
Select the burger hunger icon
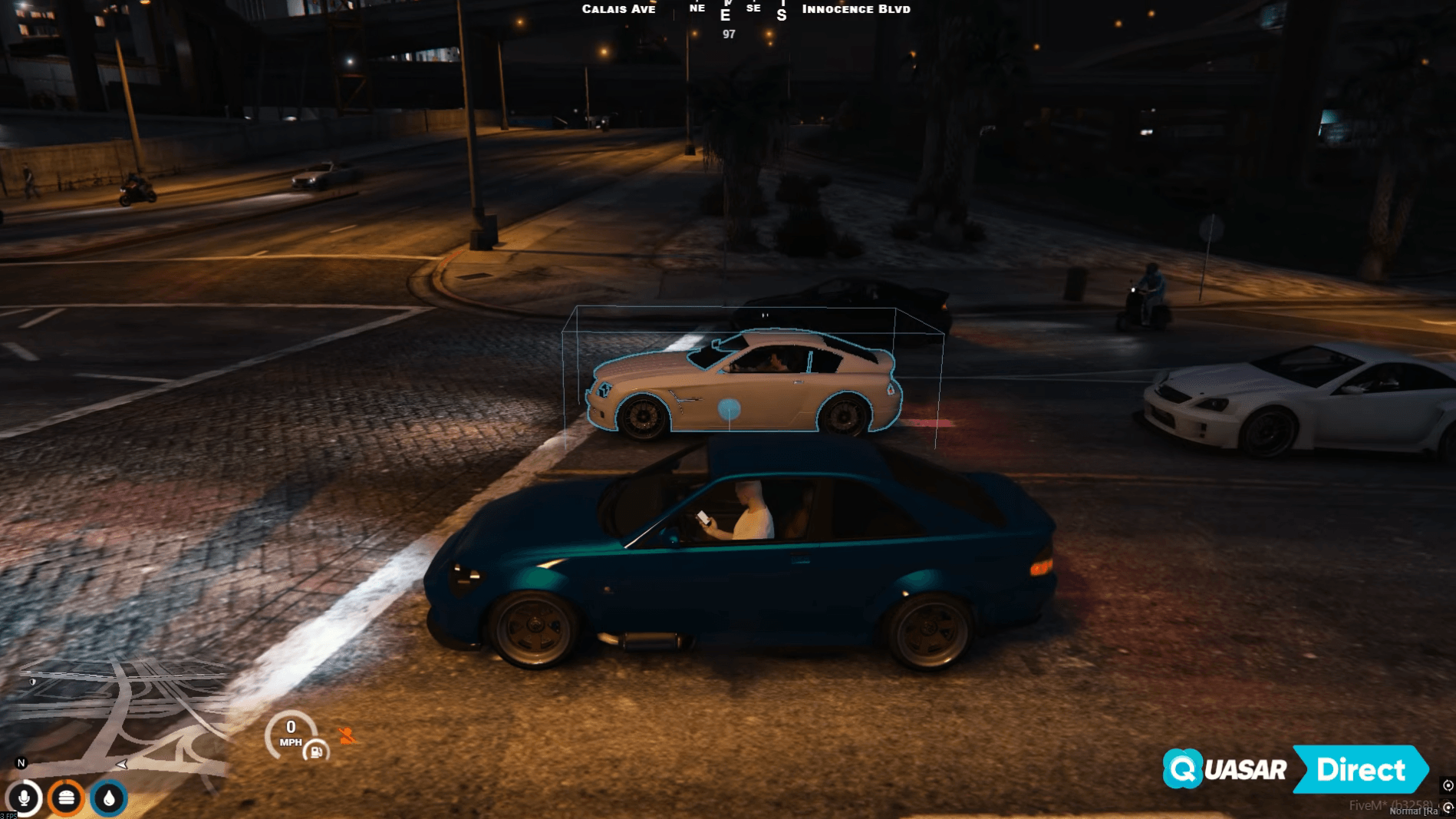67,798
